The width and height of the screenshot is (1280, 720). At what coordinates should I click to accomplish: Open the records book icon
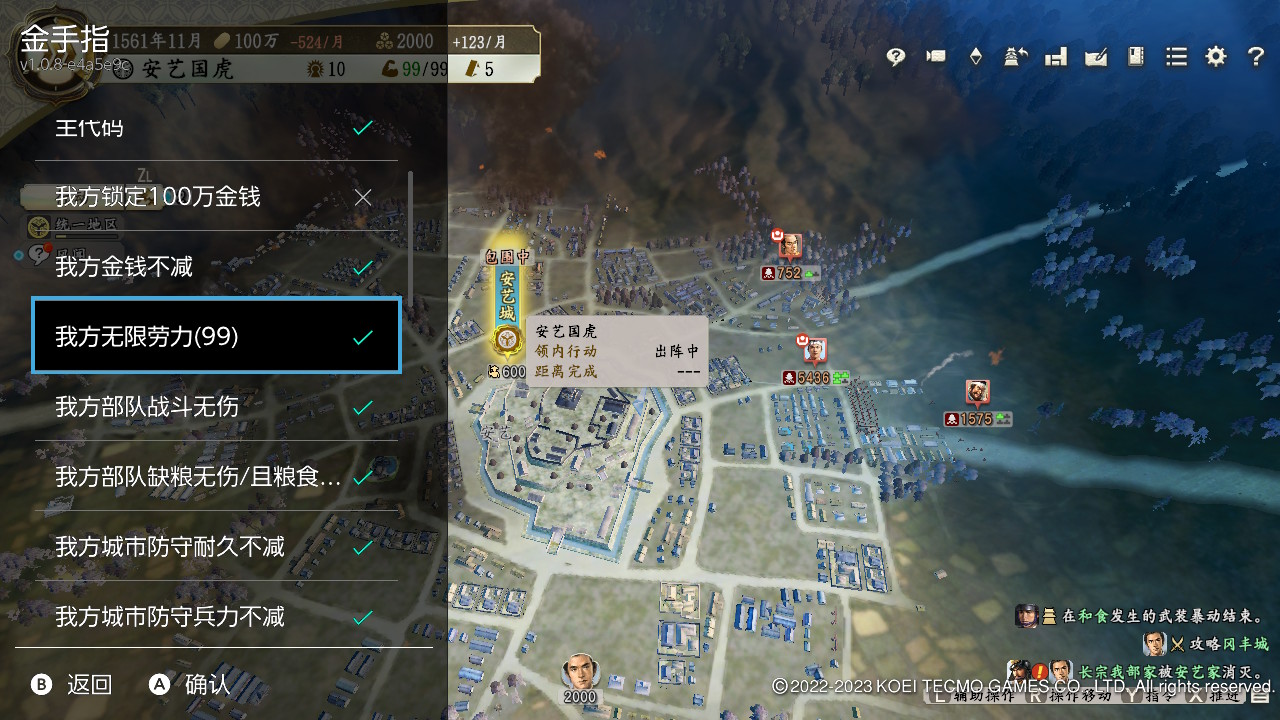coord(1135,57)
